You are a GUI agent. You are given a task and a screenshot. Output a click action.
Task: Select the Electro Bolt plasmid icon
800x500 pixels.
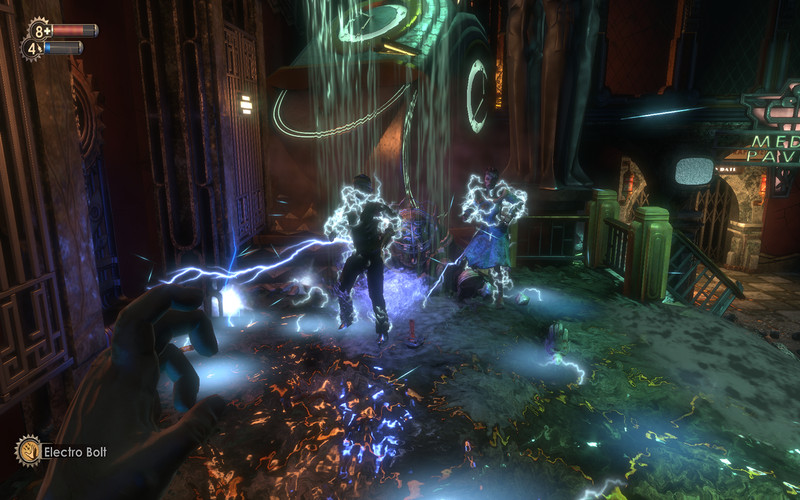point(27,451)
